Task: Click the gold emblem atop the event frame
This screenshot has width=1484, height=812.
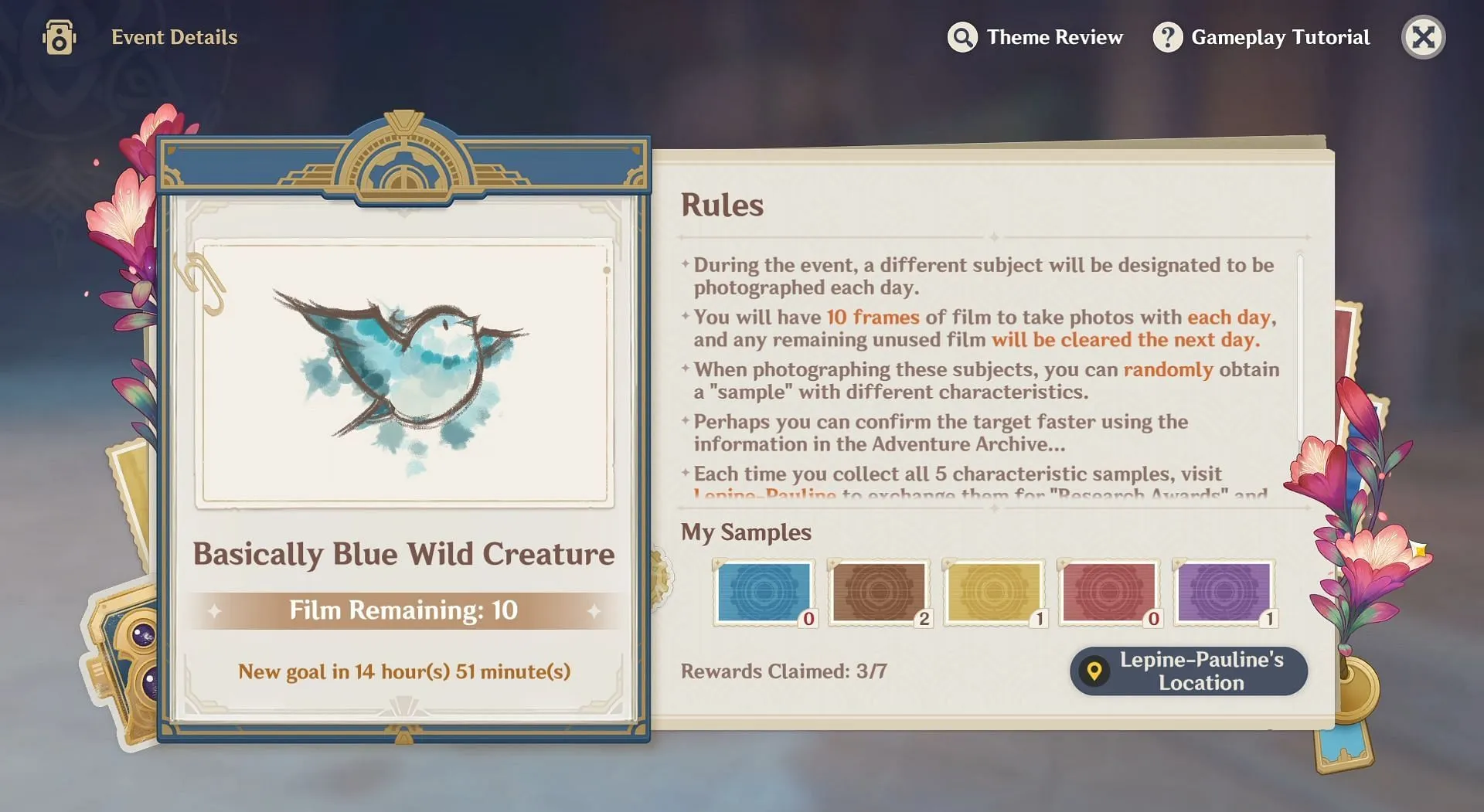Action: [x=403, y=162]
